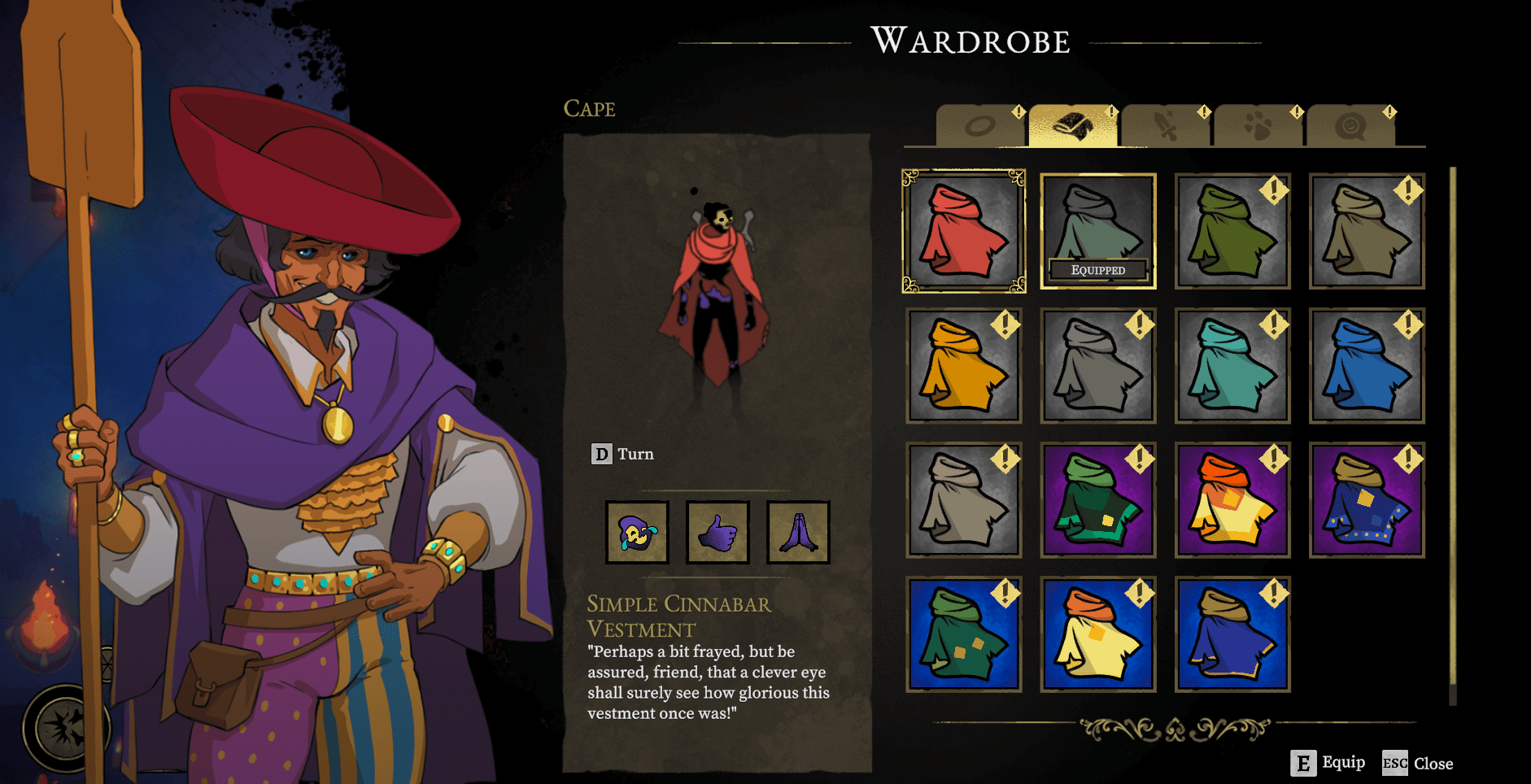Select the red cinnabar cape
Screen dimensions: 1531x784
(963, 231)
